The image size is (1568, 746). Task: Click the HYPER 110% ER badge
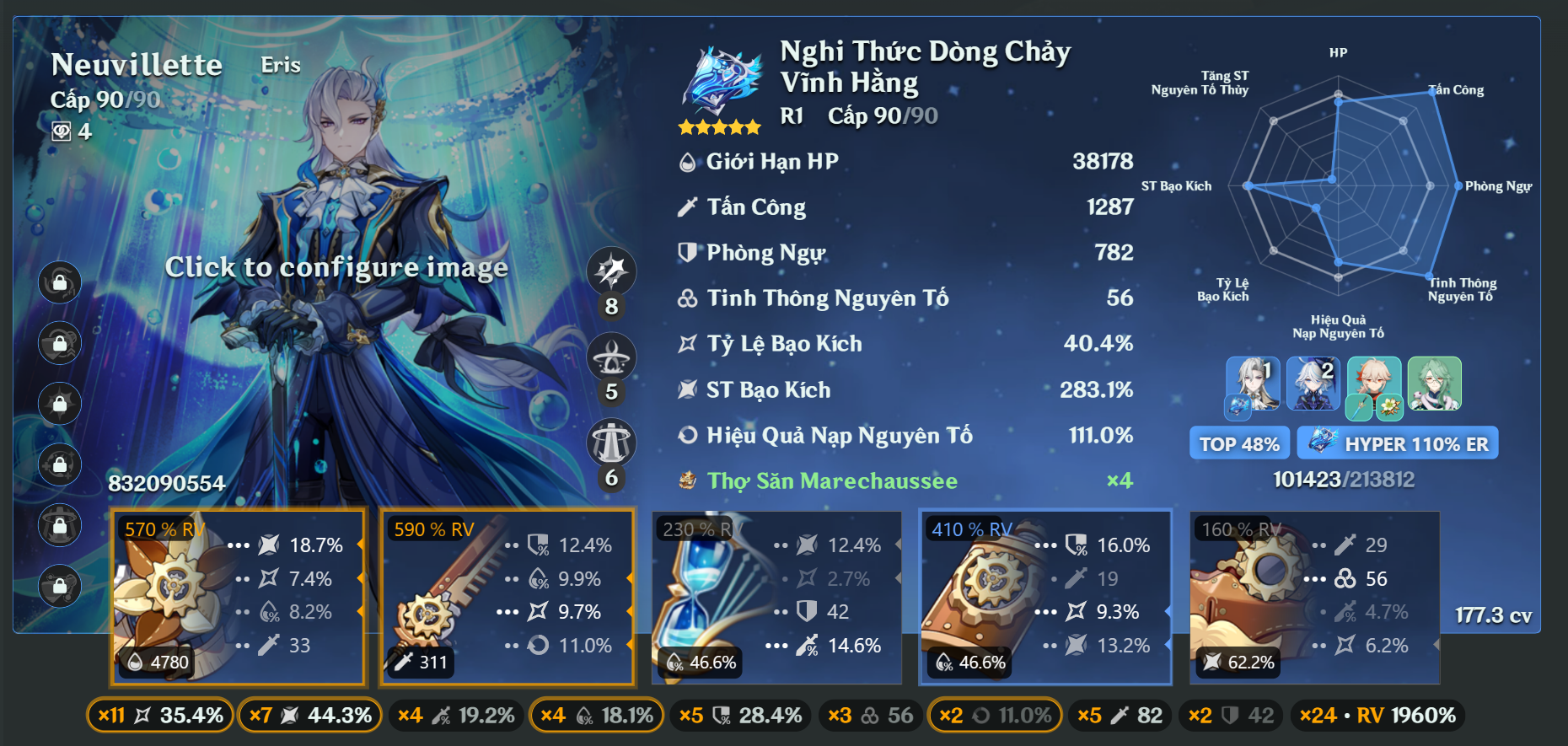(1397, 442)
